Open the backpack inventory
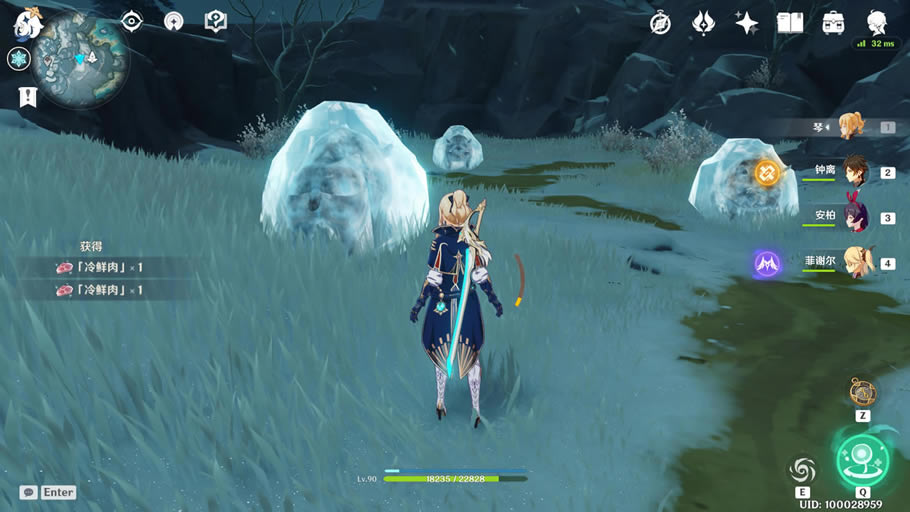The height and width of the screenshot is (512, 910). click(833, 23)
